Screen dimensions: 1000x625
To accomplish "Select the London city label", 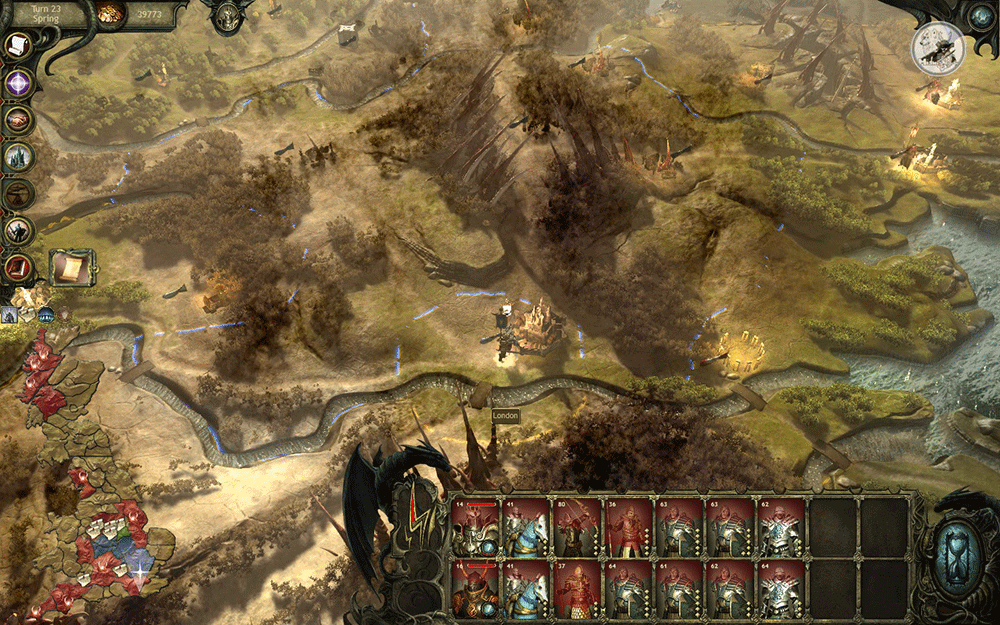I will click(x=506, y=415).
